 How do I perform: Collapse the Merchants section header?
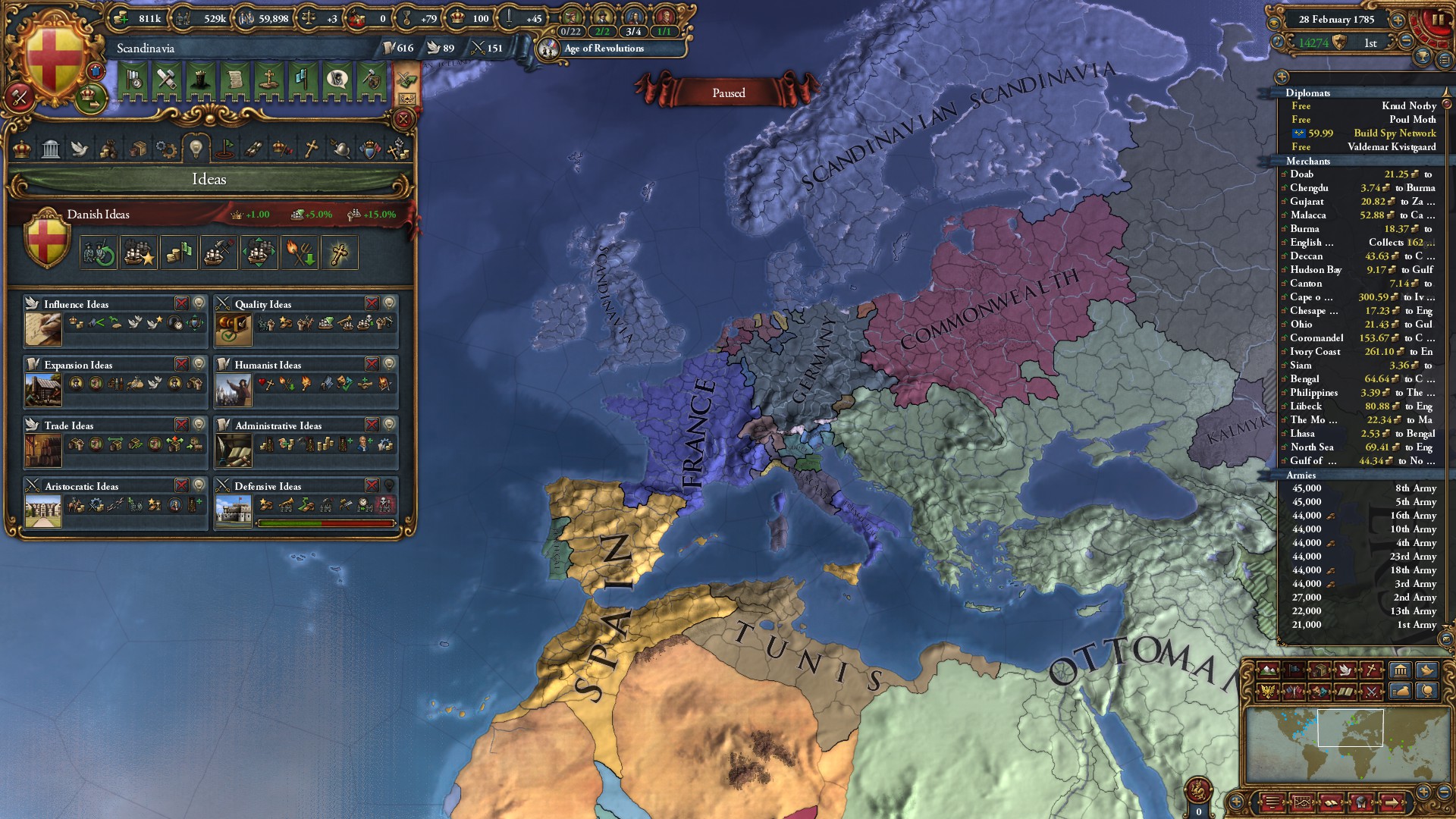(1308, 162)
